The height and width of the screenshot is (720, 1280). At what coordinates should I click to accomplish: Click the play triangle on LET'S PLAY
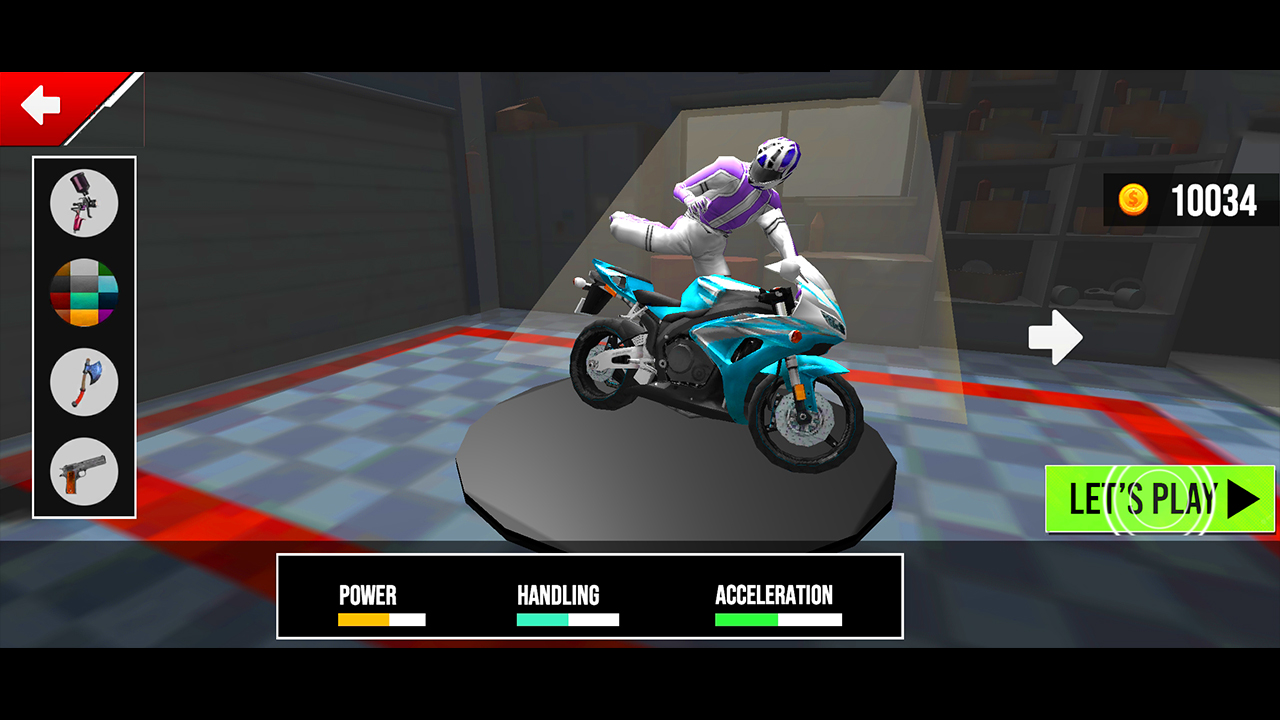point(1240,498)
